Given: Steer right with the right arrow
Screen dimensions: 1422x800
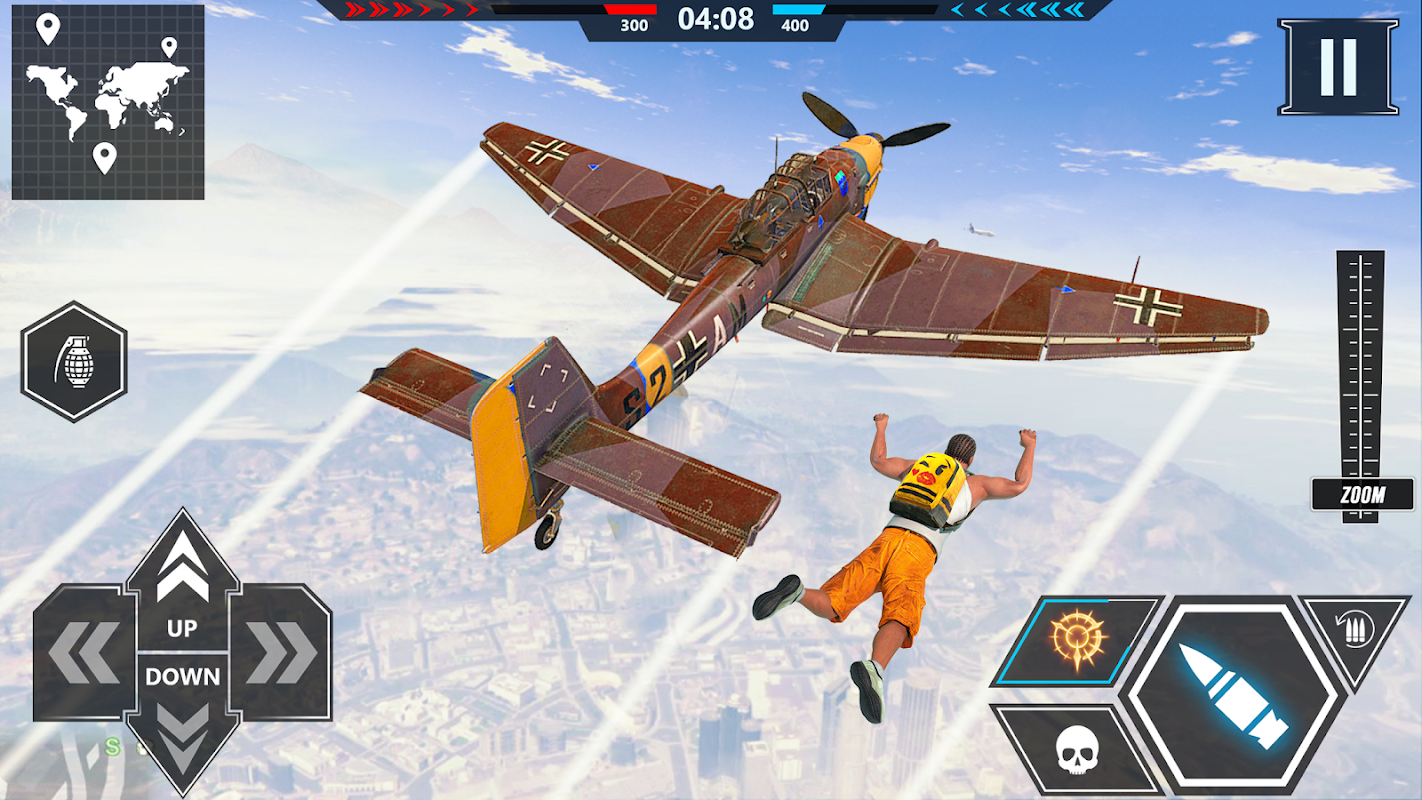Looking at the screenshot, I should pyautogui.click(x=281, y=654).
